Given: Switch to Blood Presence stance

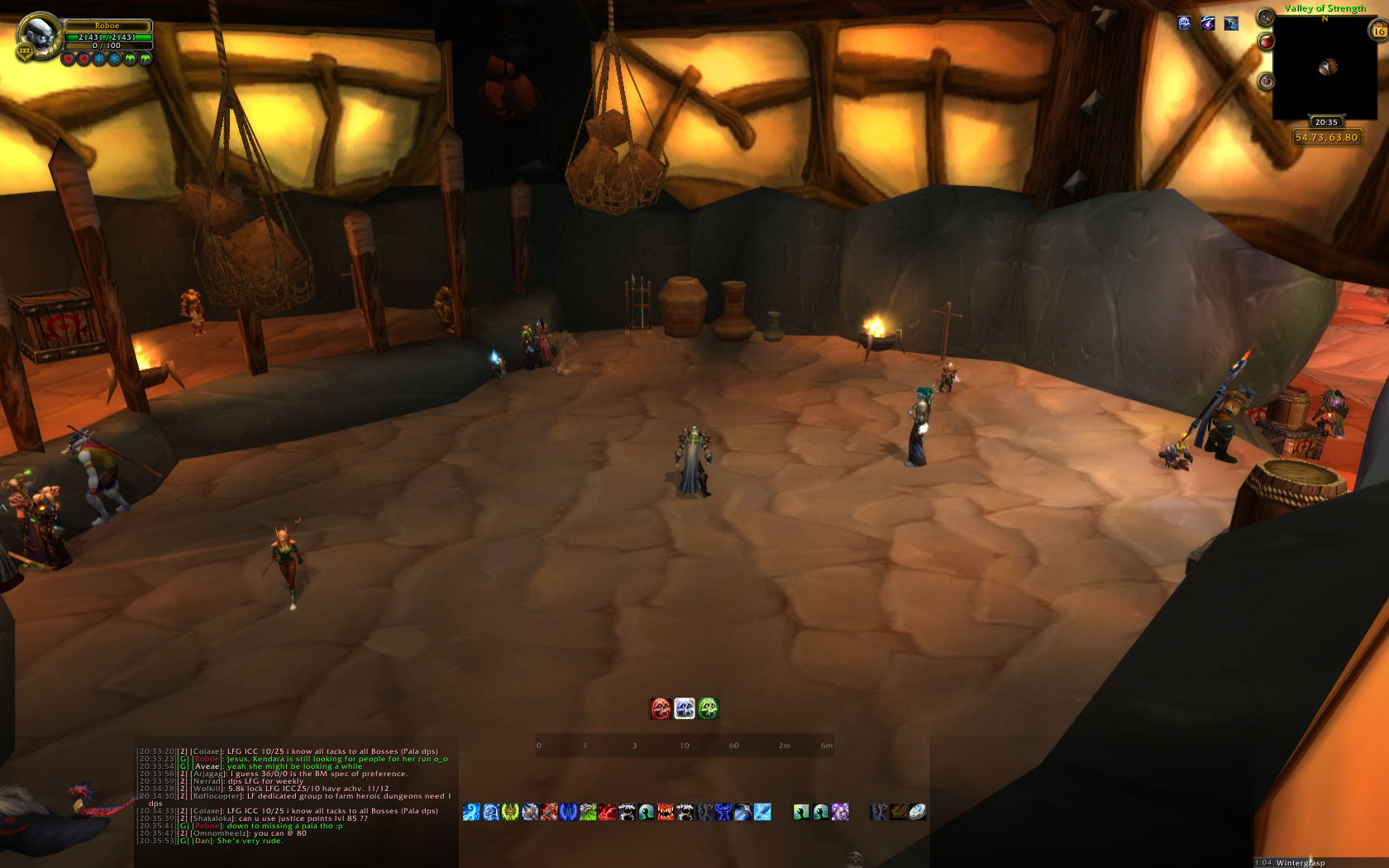Looking at the screenshot, I should point(661,708).
